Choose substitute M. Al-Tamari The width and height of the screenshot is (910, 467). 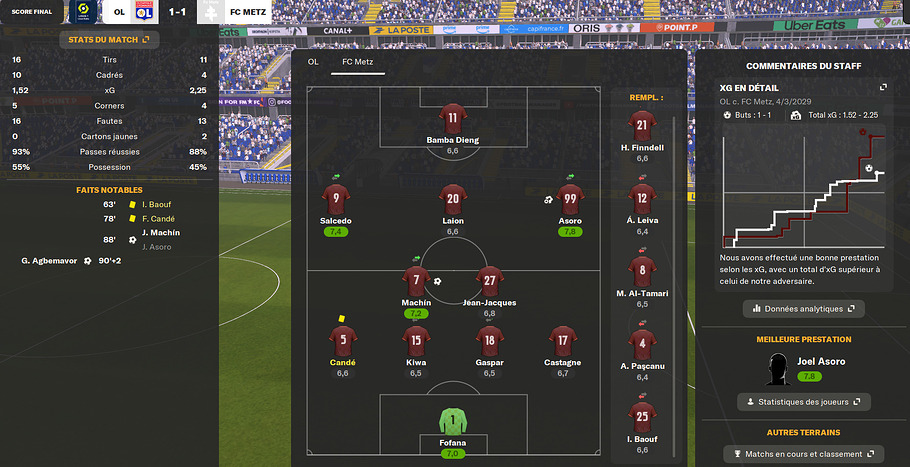(642, 270)
